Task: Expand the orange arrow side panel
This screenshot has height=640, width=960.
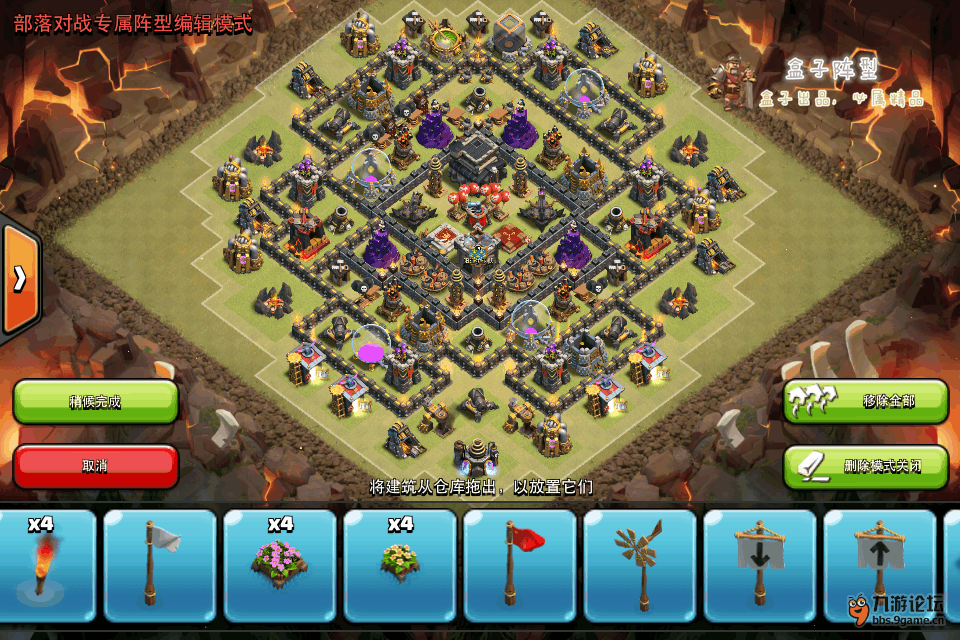Action: coord(19,279)
